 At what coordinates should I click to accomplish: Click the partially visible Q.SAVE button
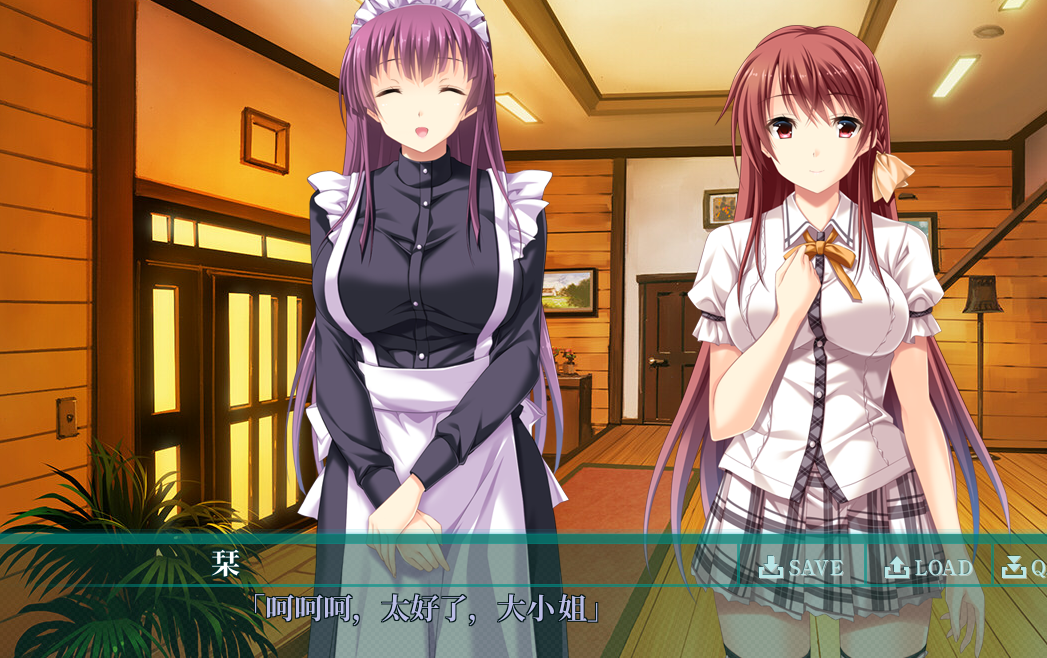tap(1024, 568)
